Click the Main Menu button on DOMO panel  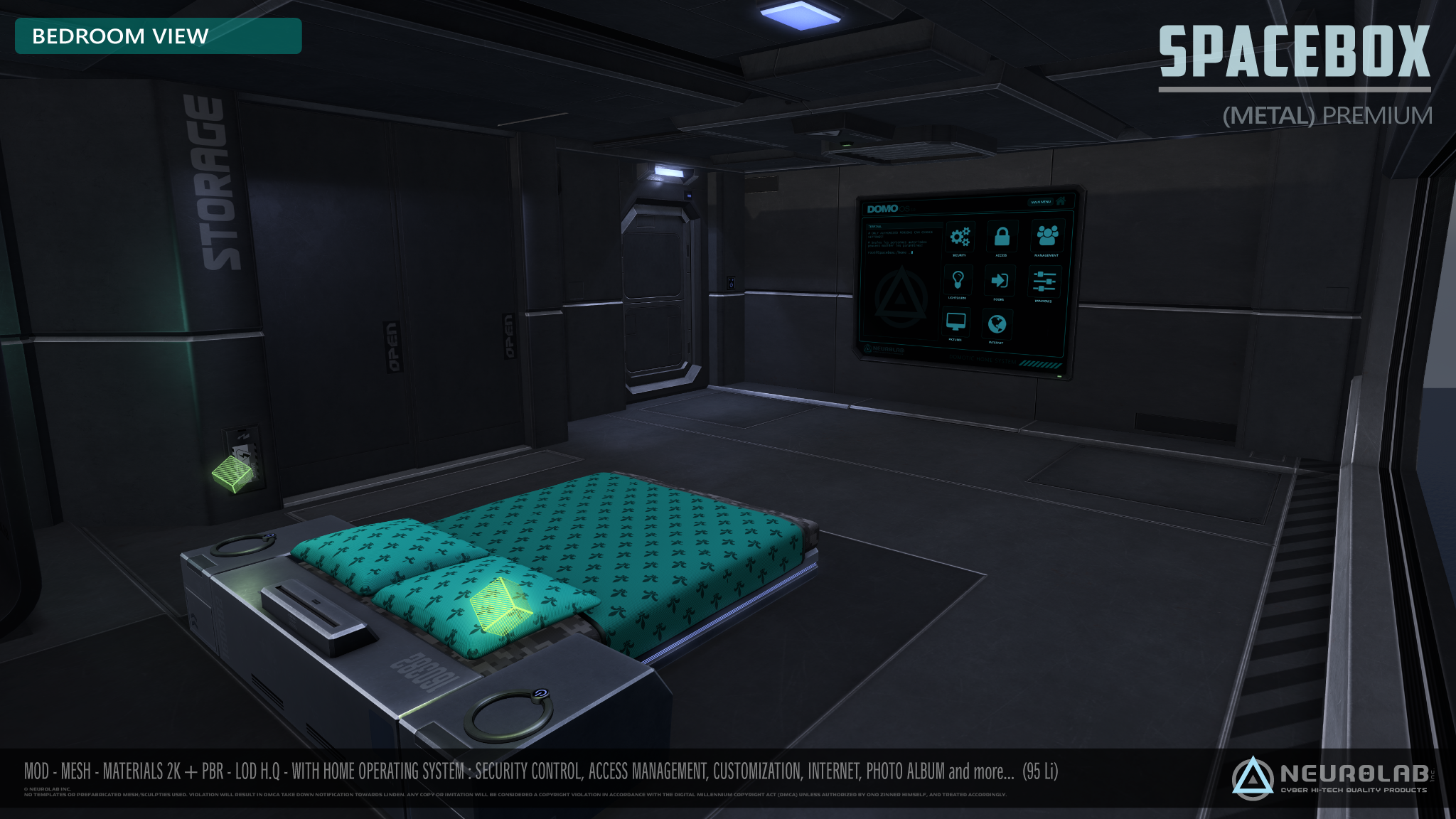(x=1040, y=202)
